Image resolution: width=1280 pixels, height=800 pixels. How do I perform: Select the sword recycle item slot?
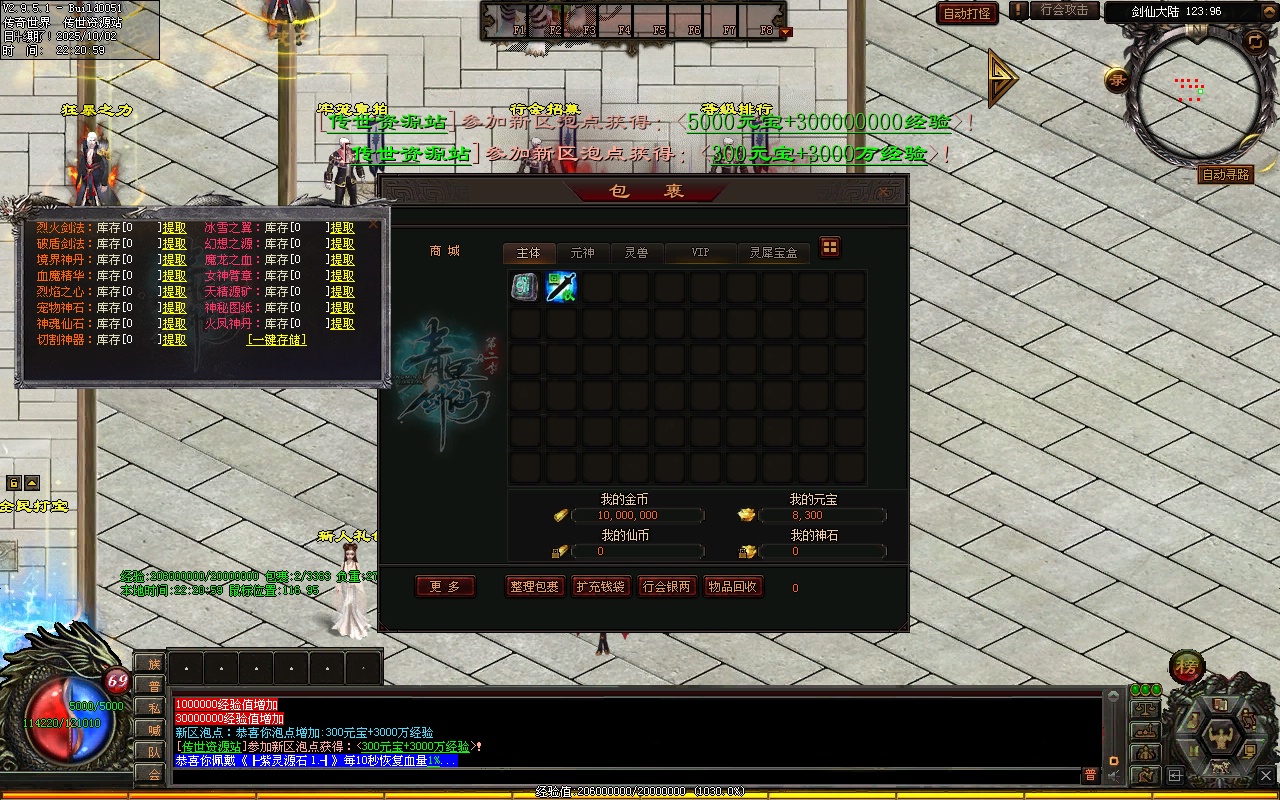[x=561, y=287]
